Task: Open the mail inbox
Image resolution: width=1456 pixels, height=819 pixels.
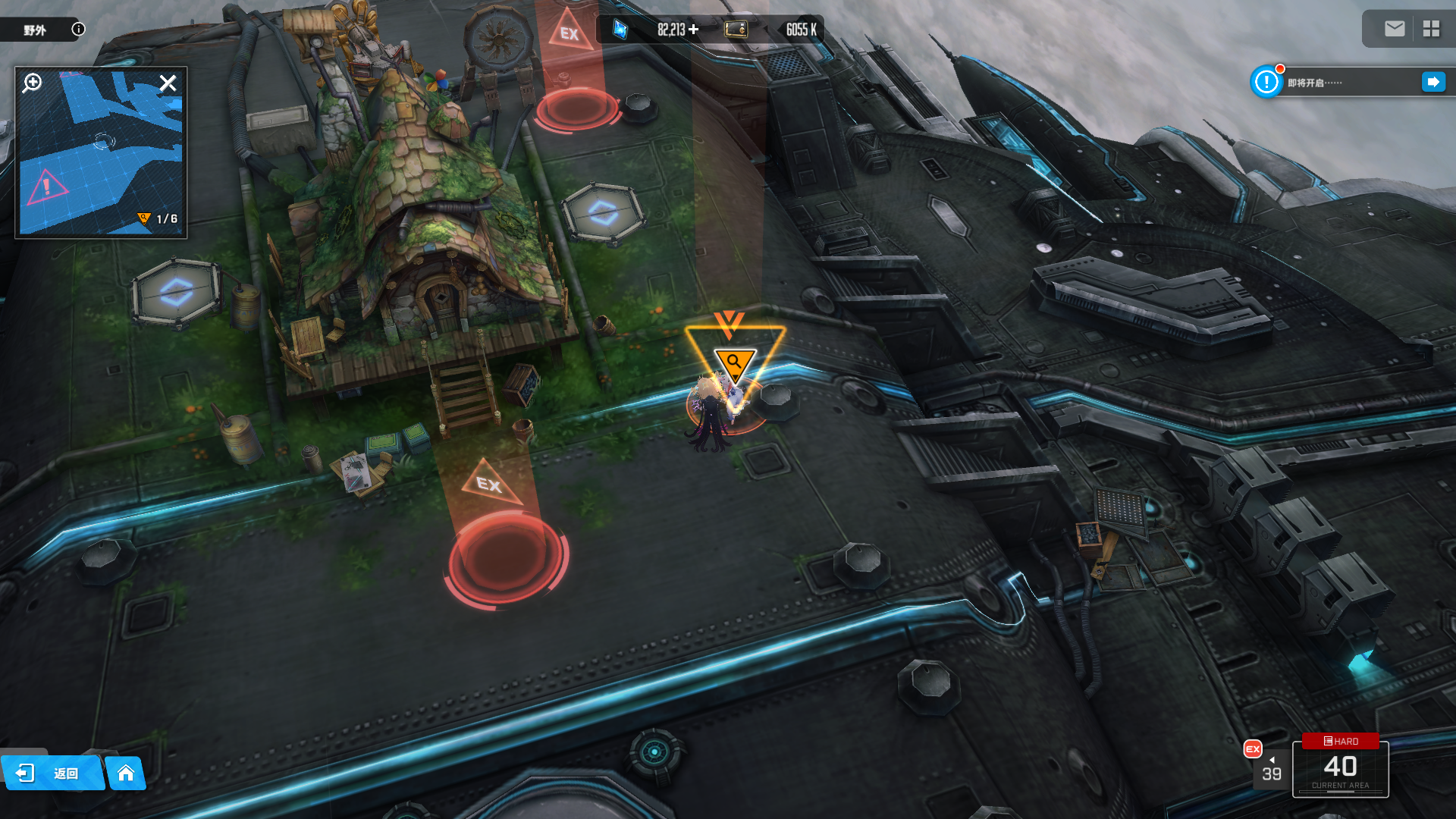Action: coord(1394,29)
